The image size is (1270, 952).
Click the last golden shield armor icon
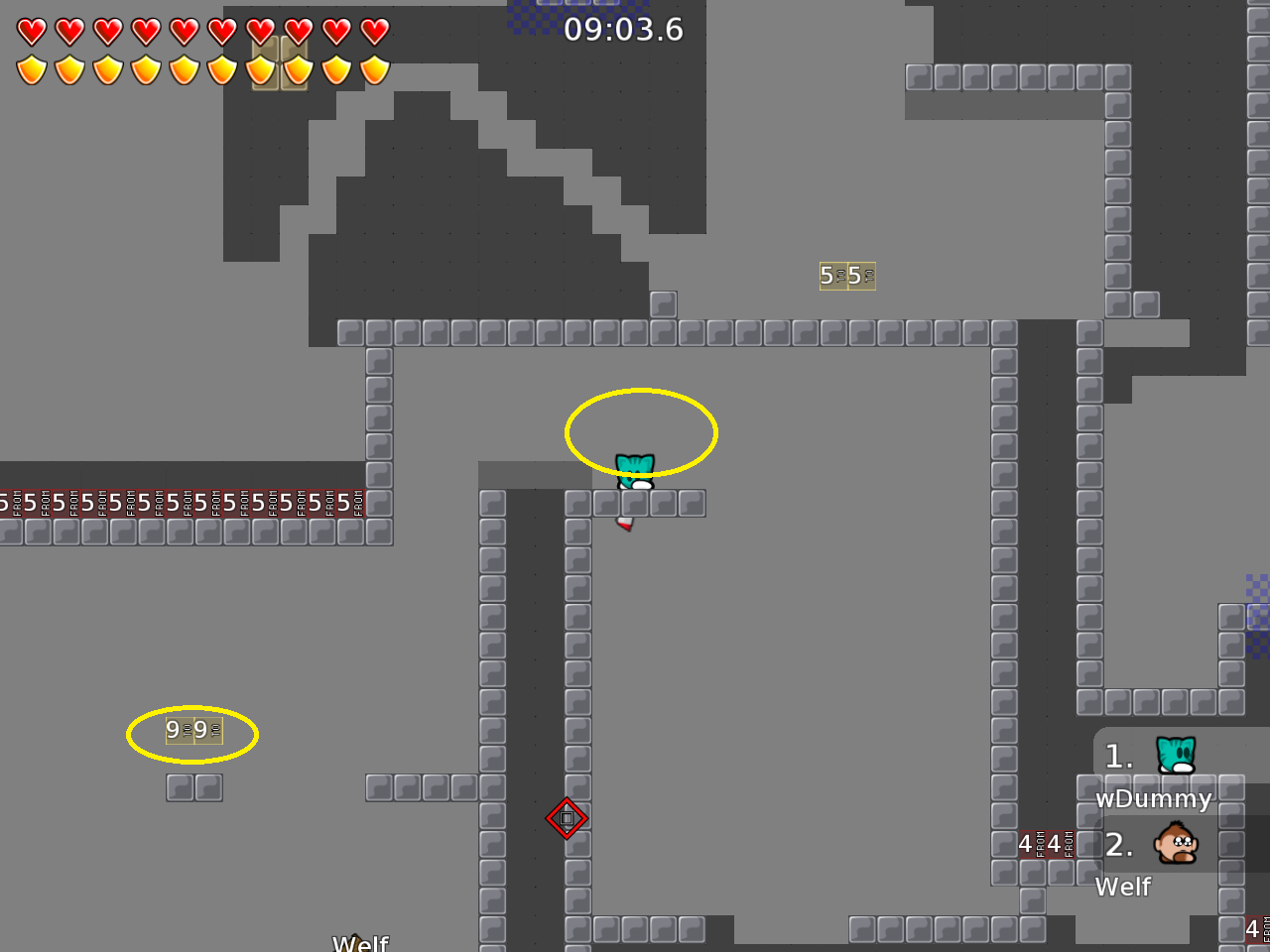(x=375, y=70)
